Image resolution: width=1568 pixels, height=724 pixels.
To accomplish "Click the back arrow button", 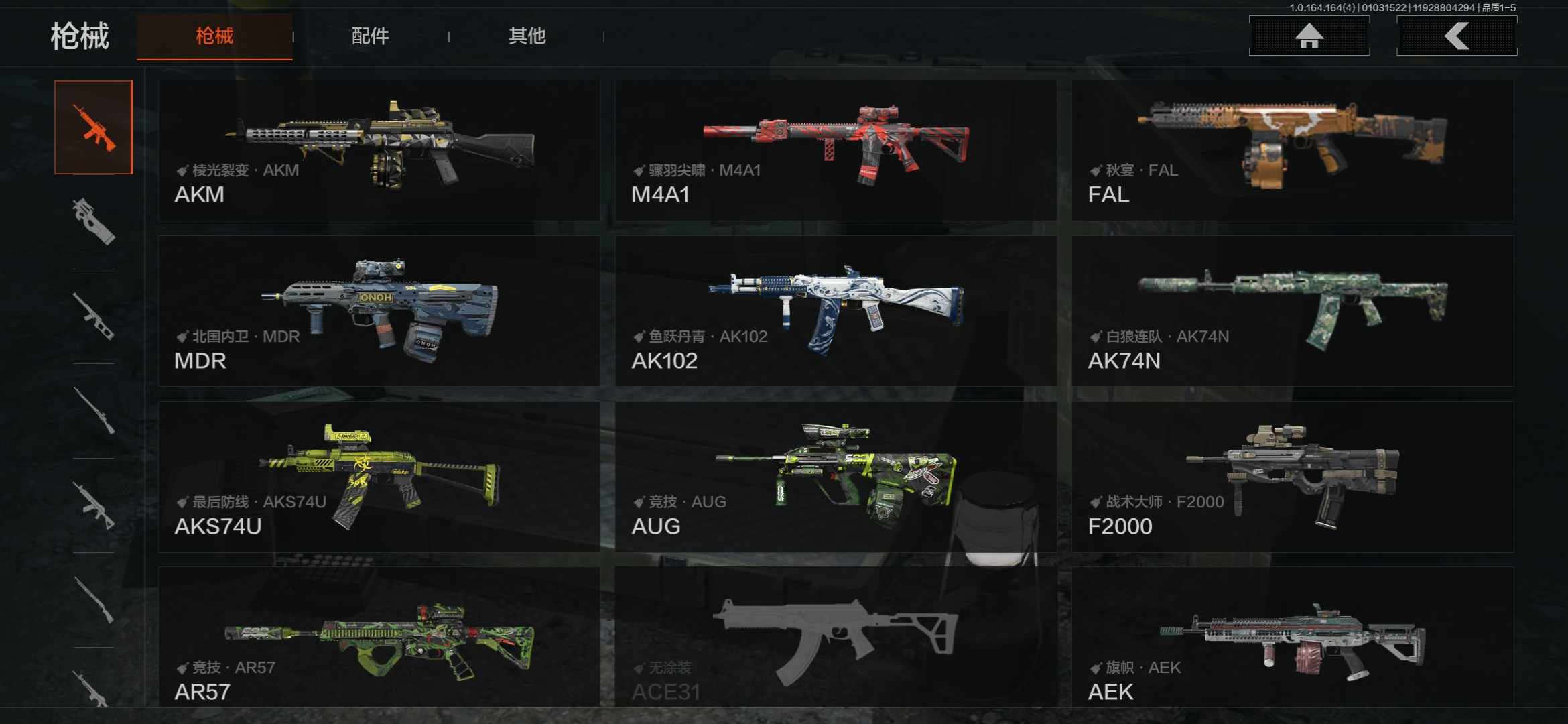I will point(1456,36).
